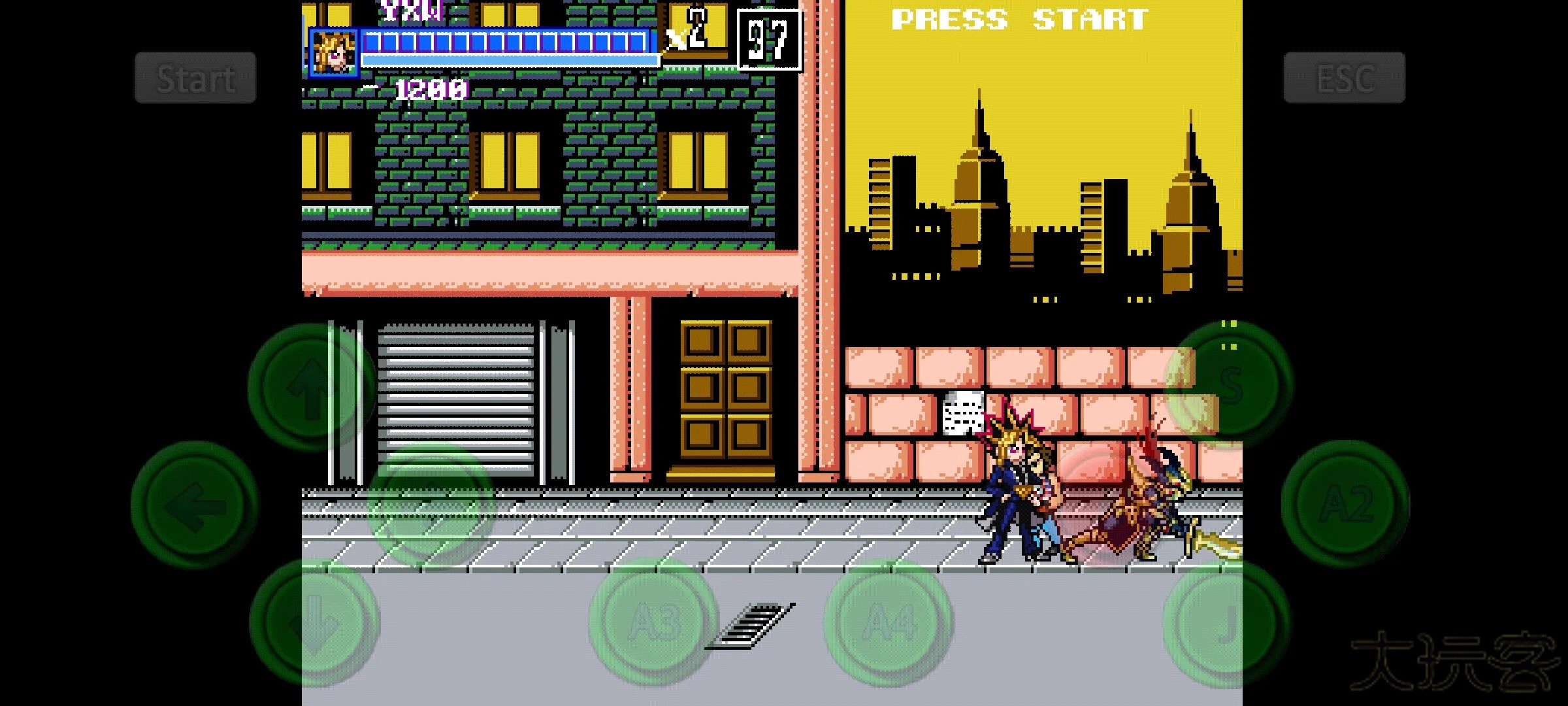Screen dimensions: 1568x706
Task: Activate the A2 action button
Action: coord(1345,505)
